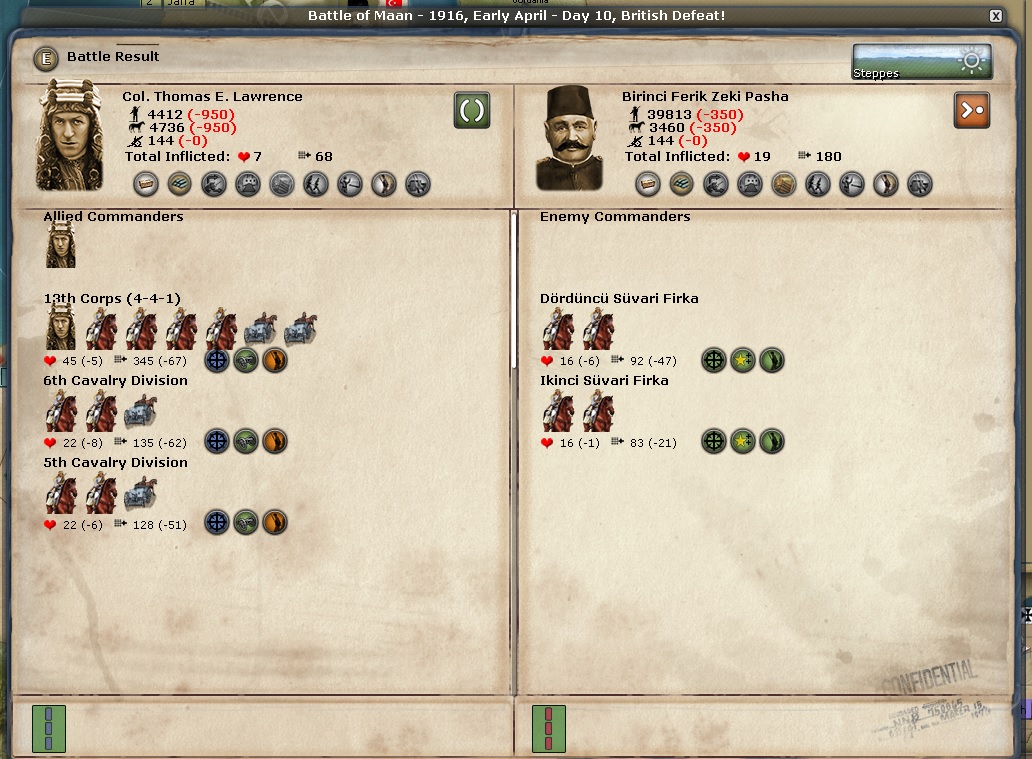Click the green posture icon beside Lawrence
Image resolution: width=1032 pixels, height=759 pixels.
point(471,110)
